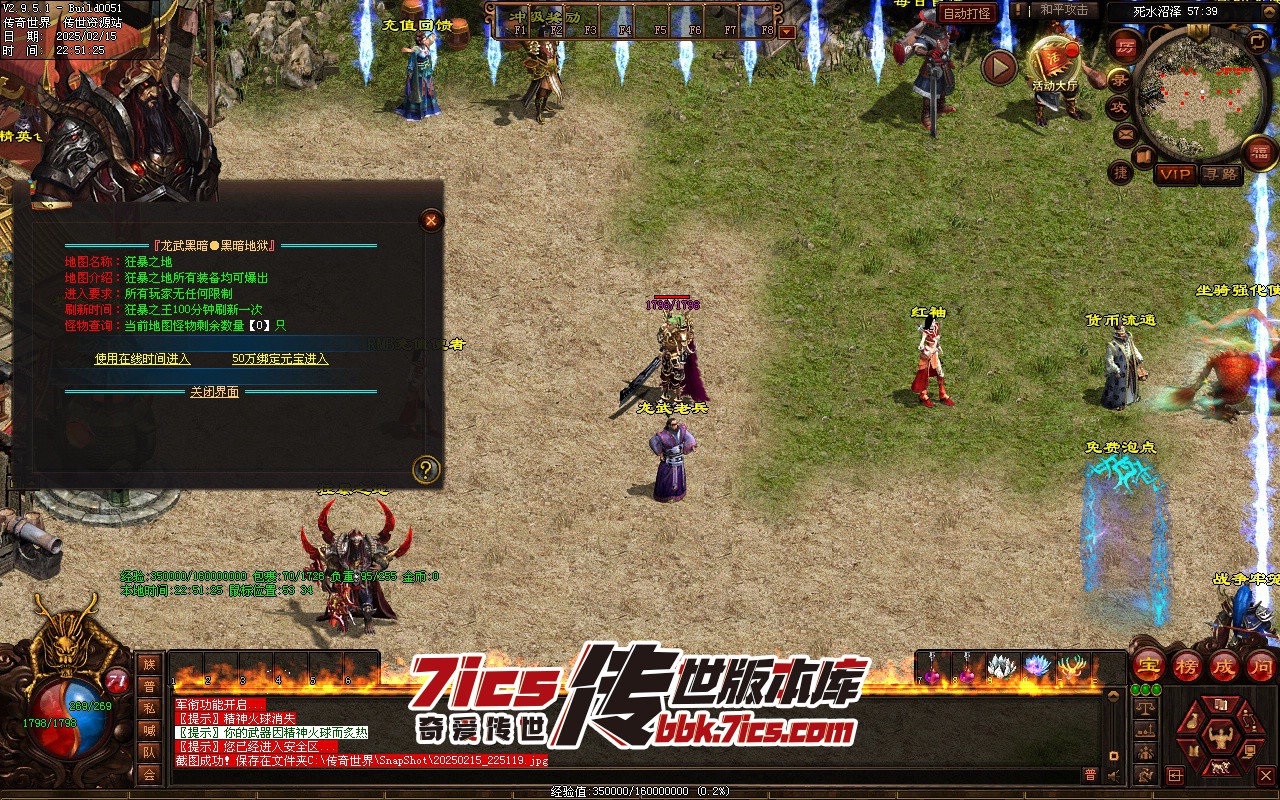This screenshot has width=1280, height=800.
Task: Click the 关闭界面 link
Action: point(215,392)
